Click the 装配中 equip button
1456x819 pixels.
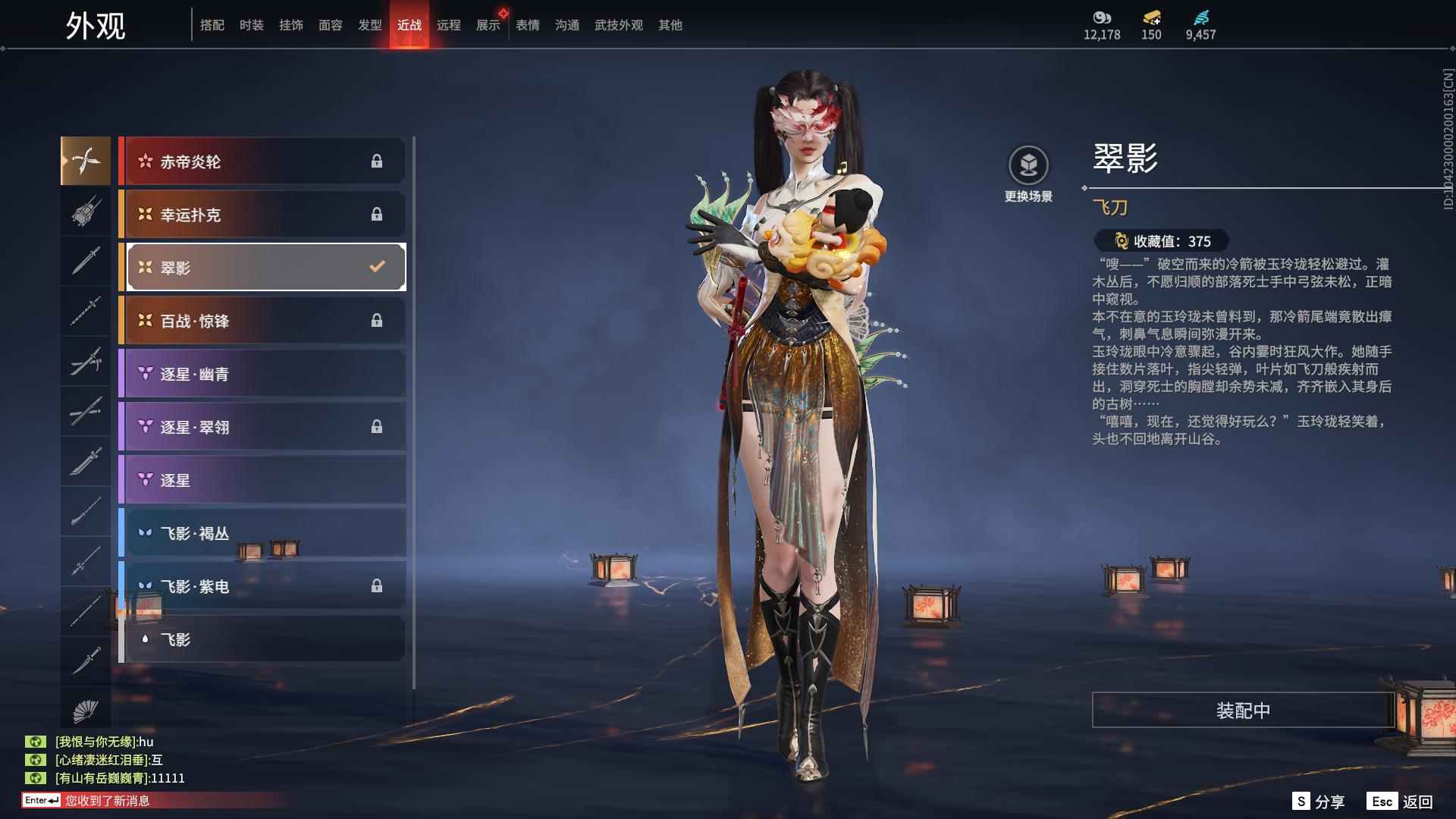1243,711
